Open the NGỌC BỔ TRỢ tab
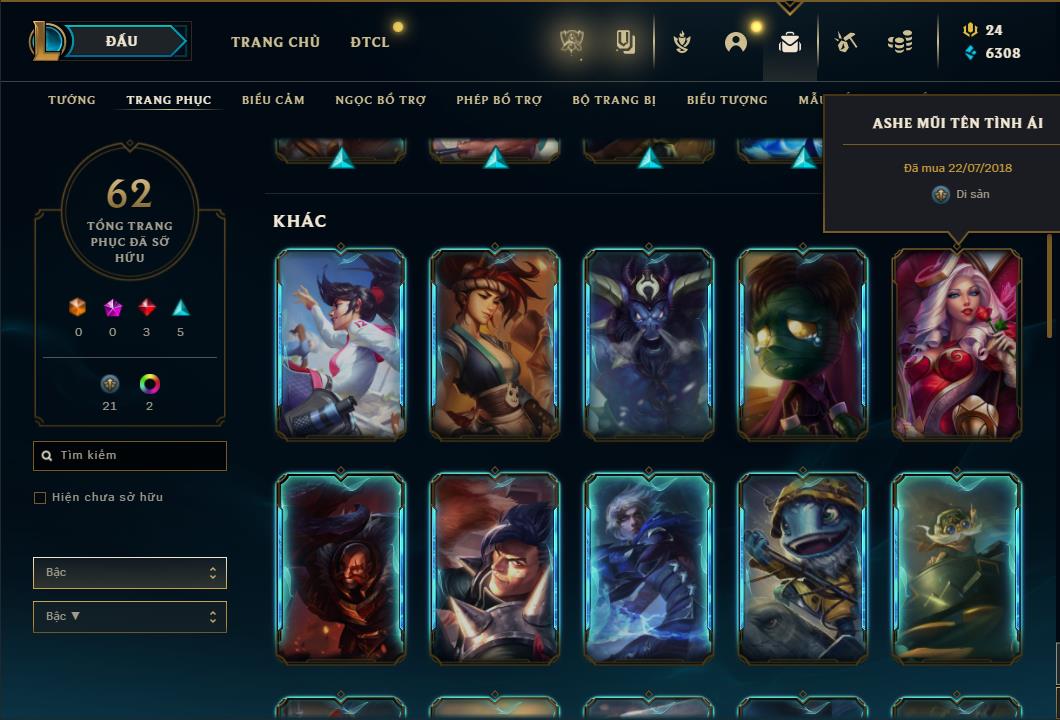Screen dimensions: 1060x720 coord(380,100)
